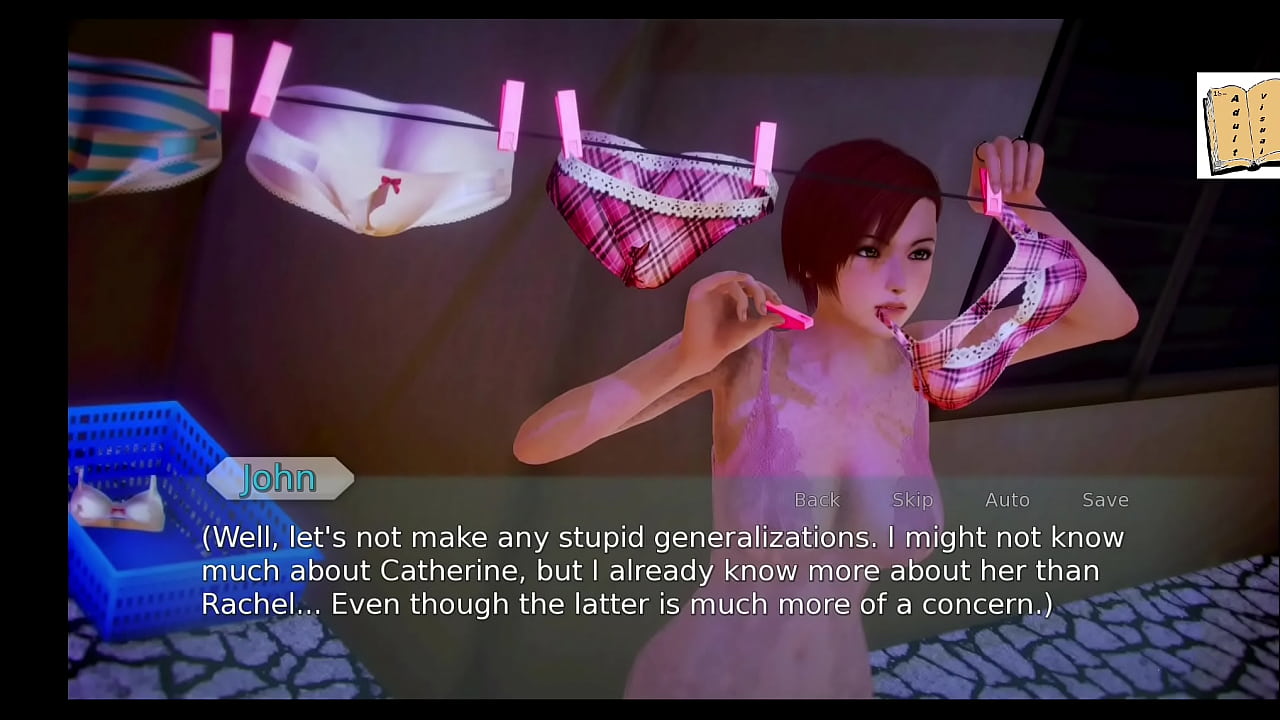The height and width of the screenshot is (720, 1280).
Task: Click the book logo watermark
Action: point(1238,126)
